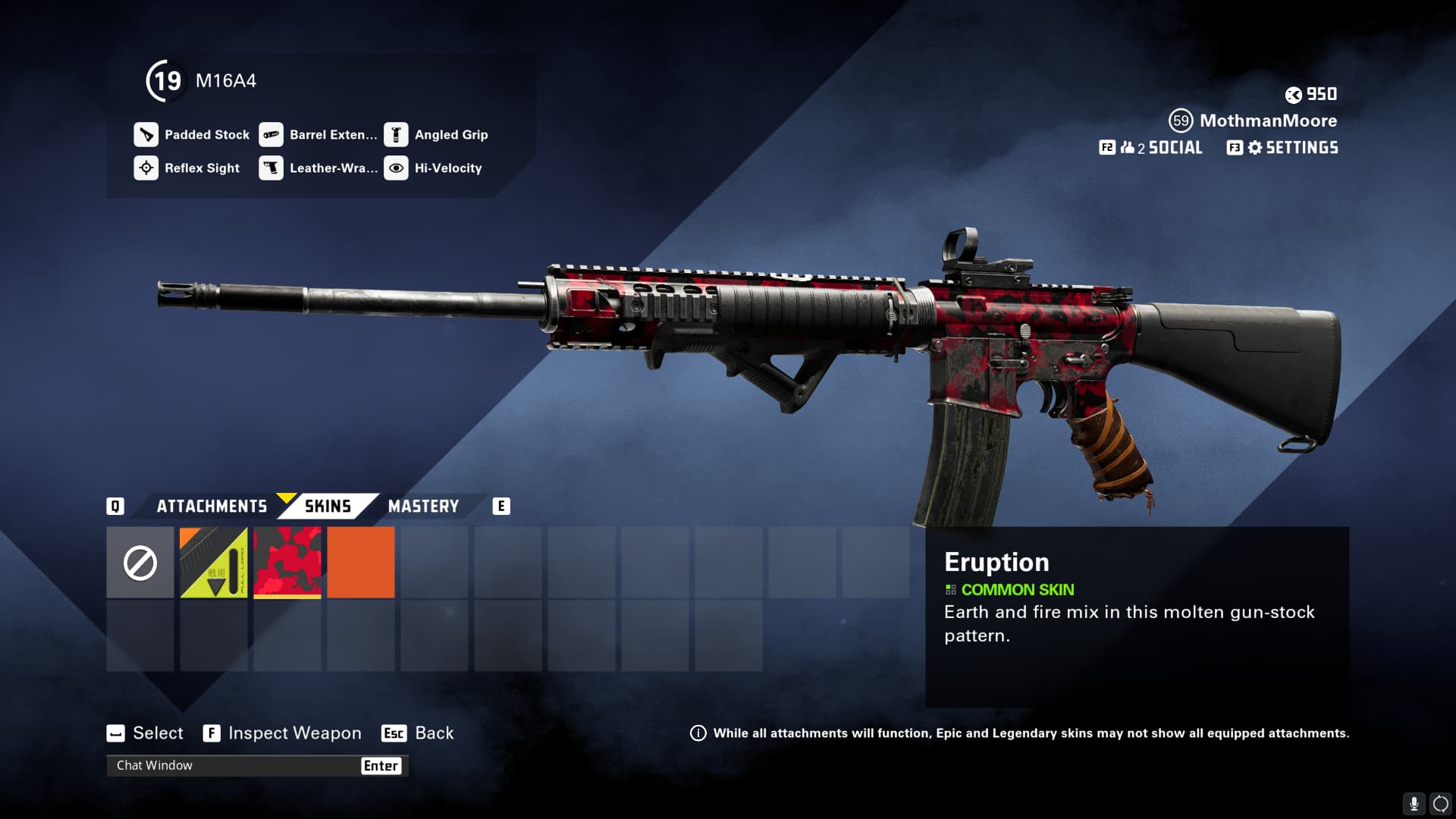Select the Skins tab
Viewport: 1456px width, 819px height.
click(328, 507)
